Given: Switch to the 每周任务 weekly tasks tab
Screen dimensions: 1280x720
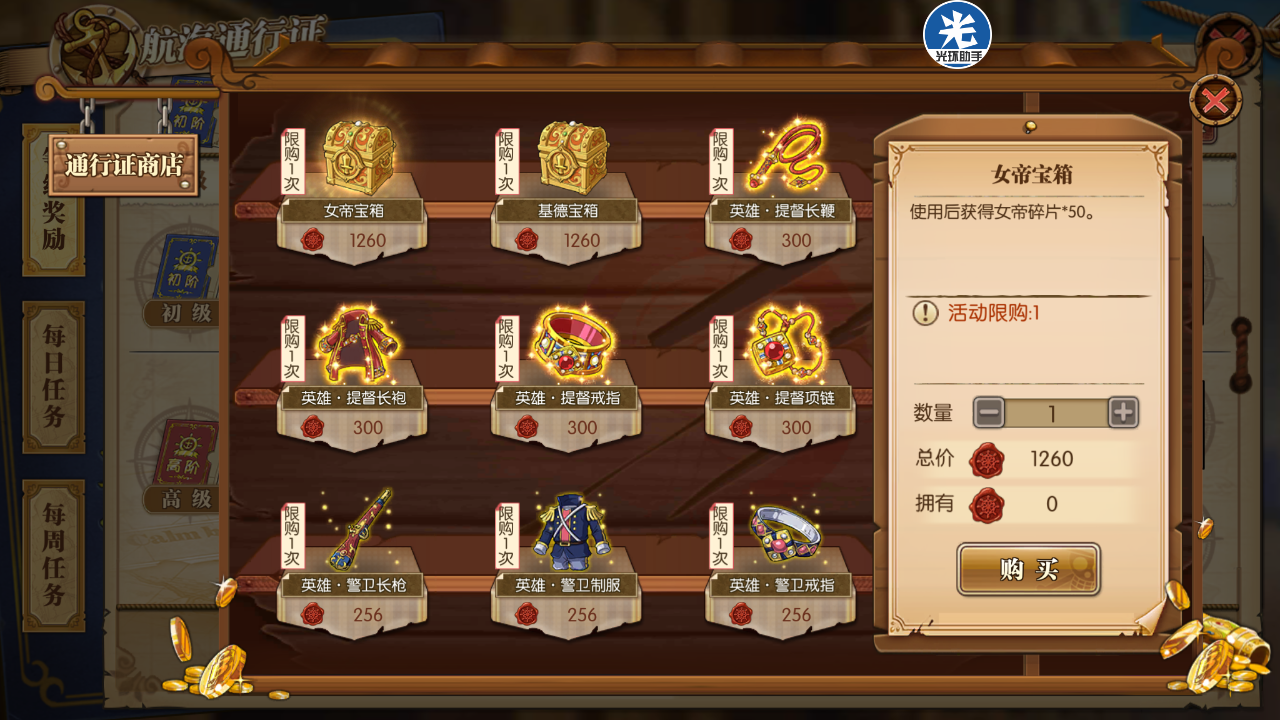Looking at the screenshot, I should pos(54,555).
